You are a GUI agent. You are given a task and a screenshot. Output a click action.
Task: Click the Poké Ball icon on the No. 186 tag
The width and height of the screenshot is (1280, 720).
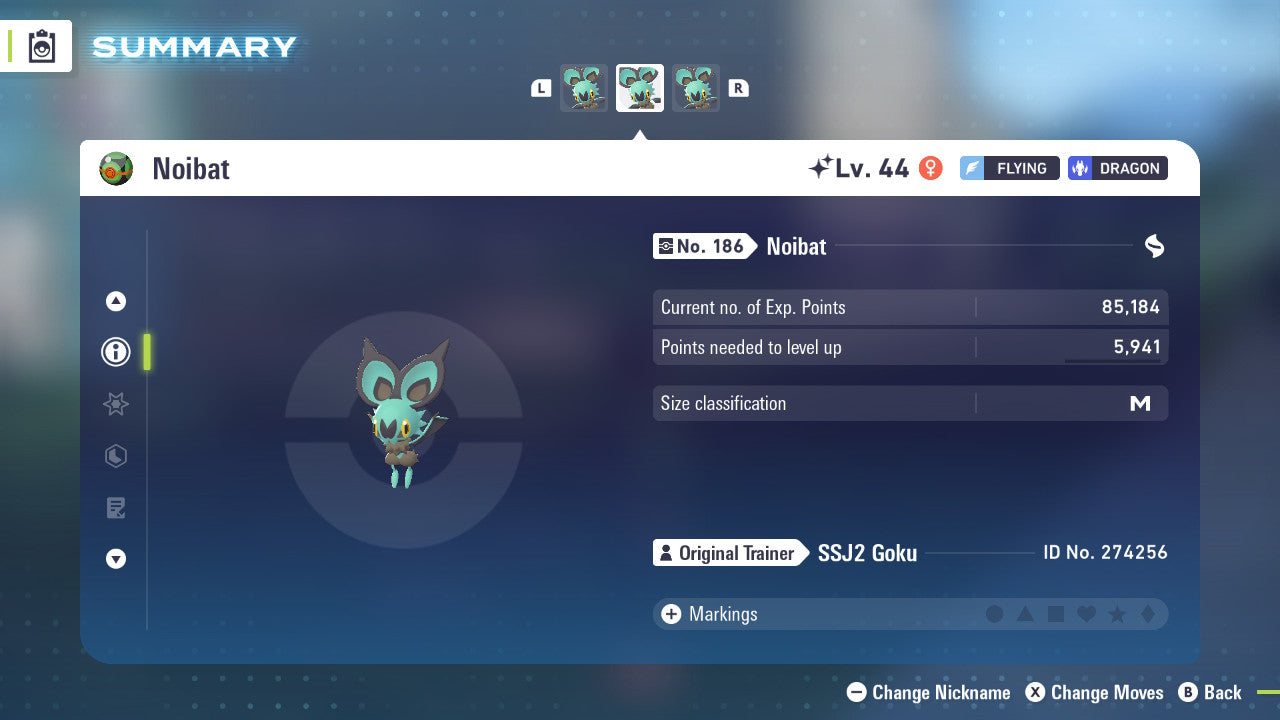click(x=668, y=246)
